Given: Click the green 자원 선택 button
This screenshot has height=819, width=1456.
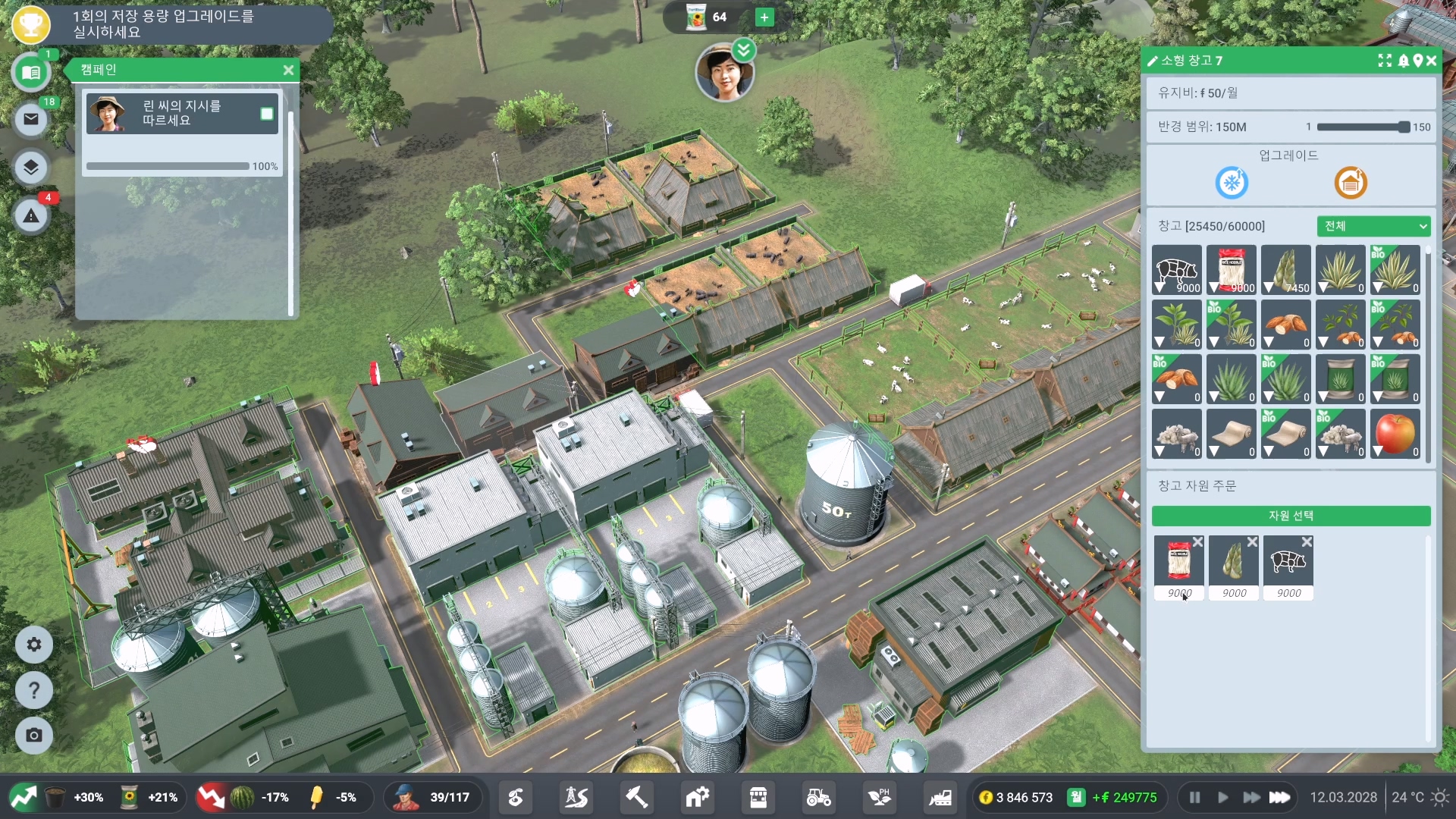Looking at the screenshot, I should (1291, 516).
